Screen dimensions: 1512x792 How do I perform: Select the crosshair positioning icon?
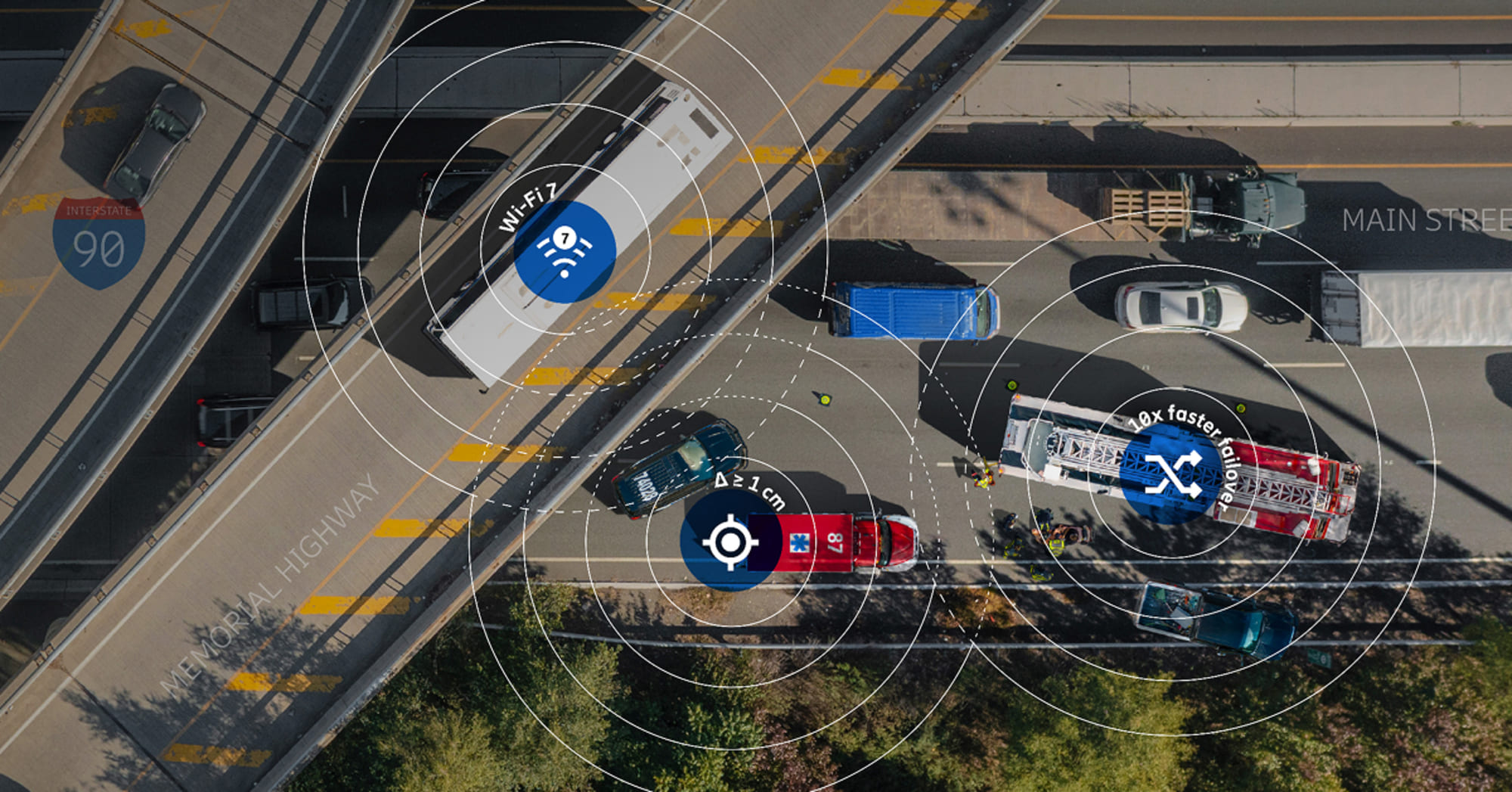pos(730,542)
